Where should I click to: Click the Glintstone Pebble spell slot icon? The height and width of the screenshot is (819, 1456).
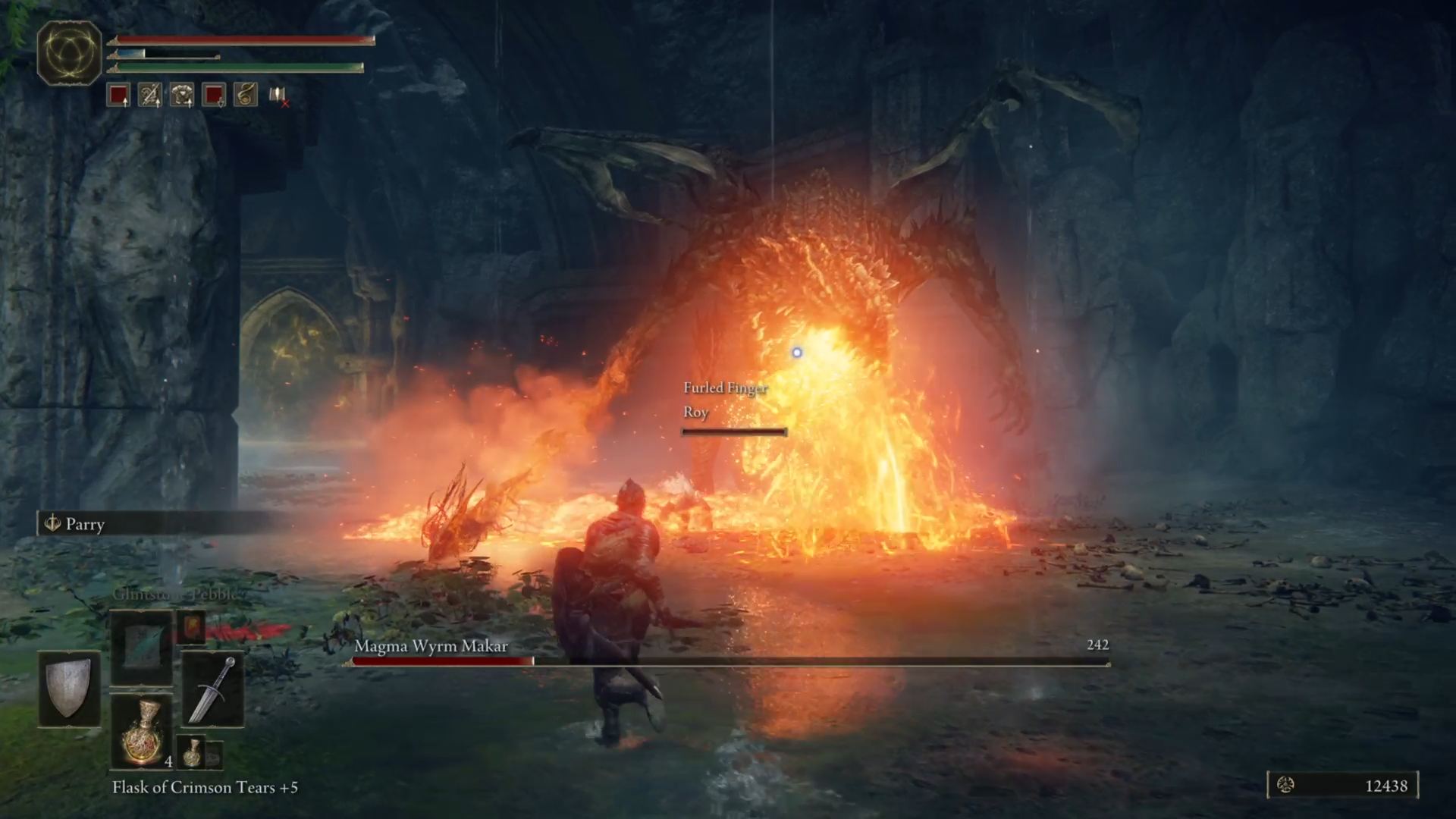pyautogui.click(x=140, y=648)
